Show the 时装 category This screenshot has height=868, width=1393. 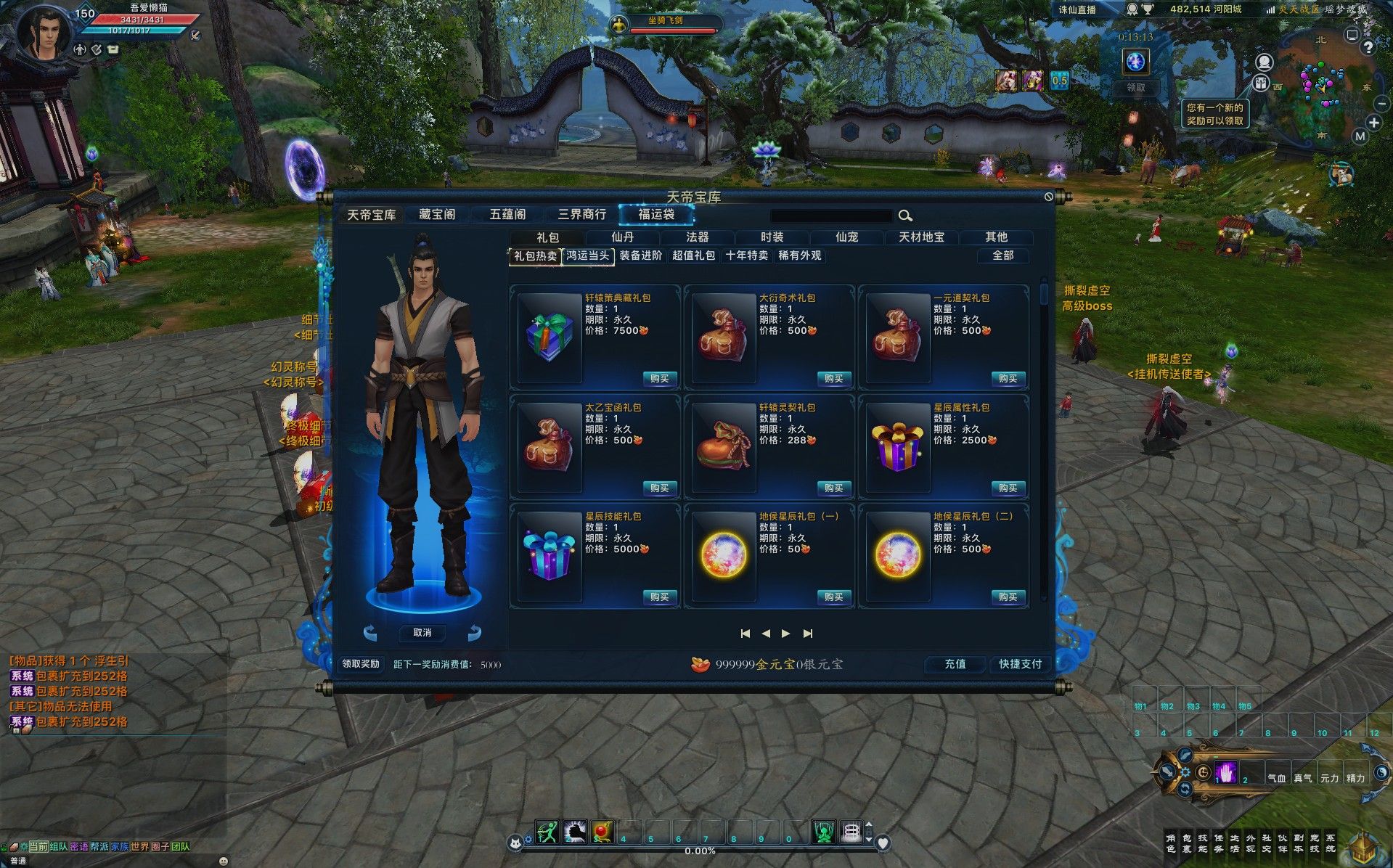772,237
